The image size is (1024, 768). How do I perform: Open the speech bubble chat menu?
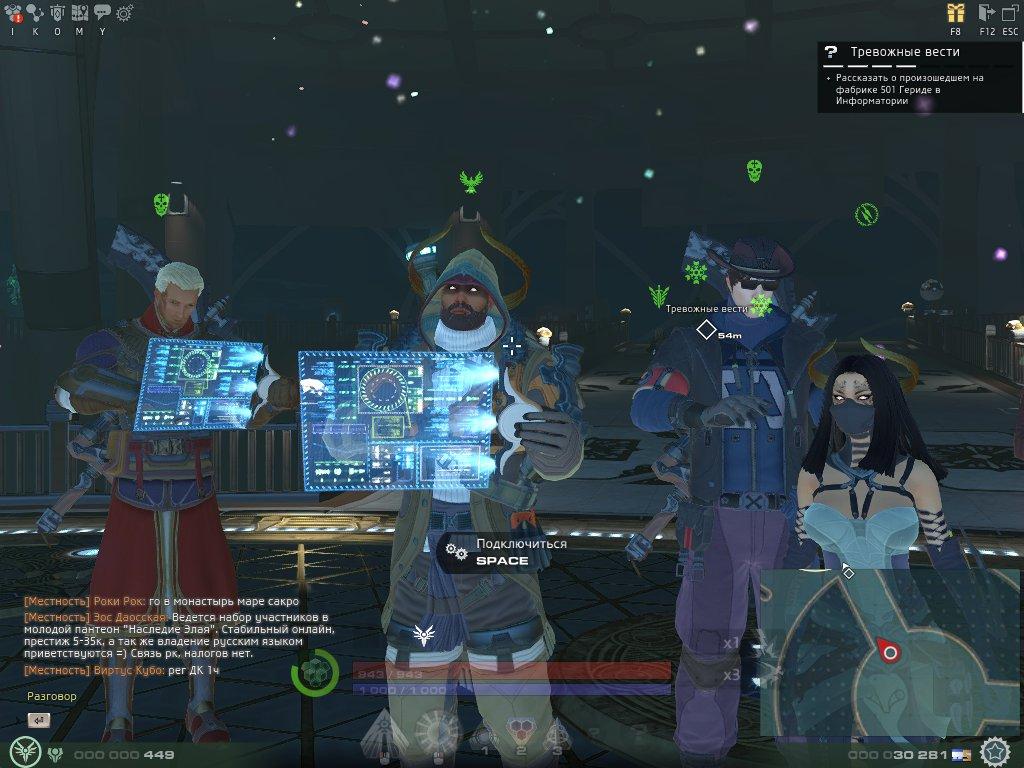[x=101, y=13]
